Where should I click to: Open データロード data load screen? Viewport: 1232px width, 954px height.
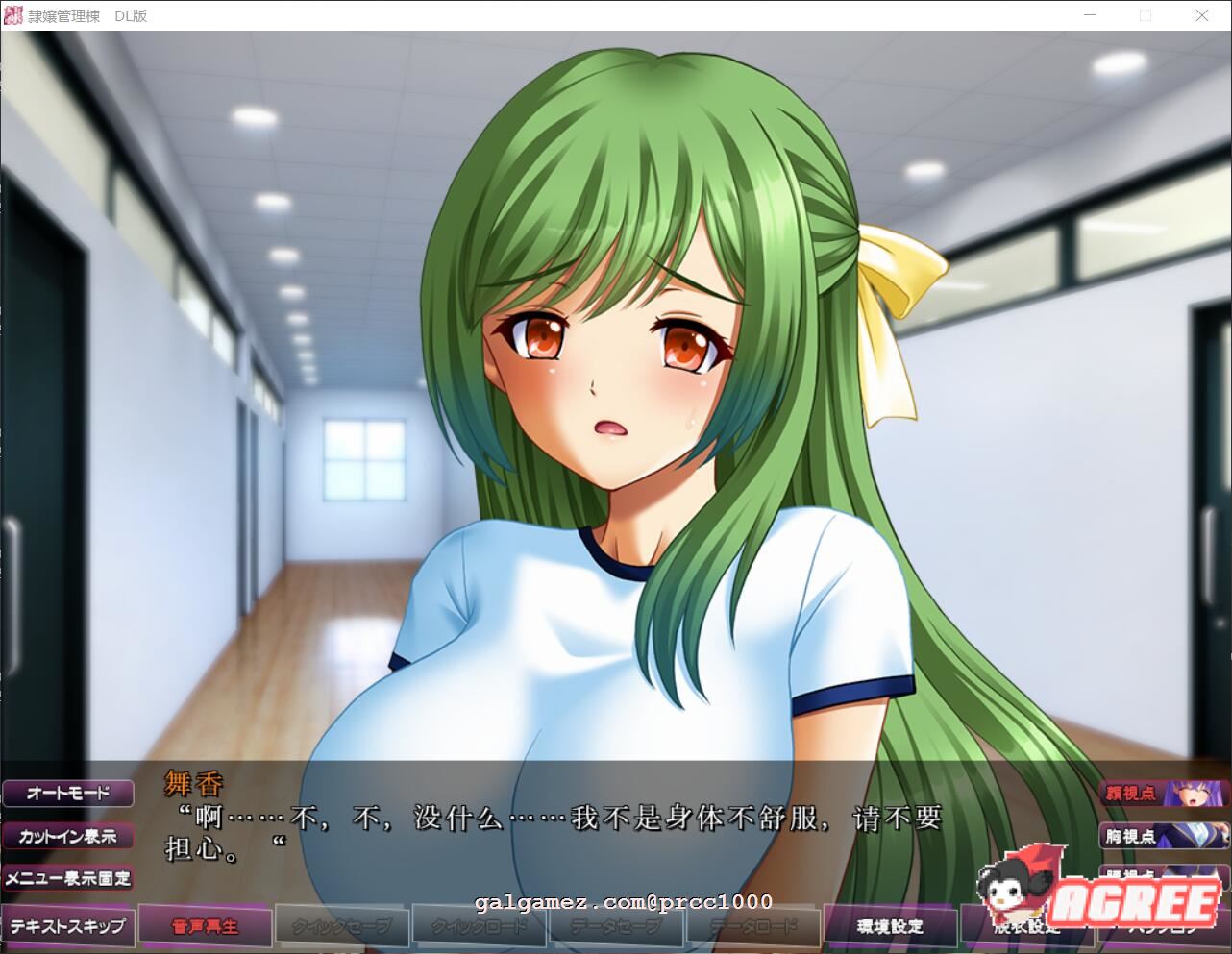[x=752, y=925]
